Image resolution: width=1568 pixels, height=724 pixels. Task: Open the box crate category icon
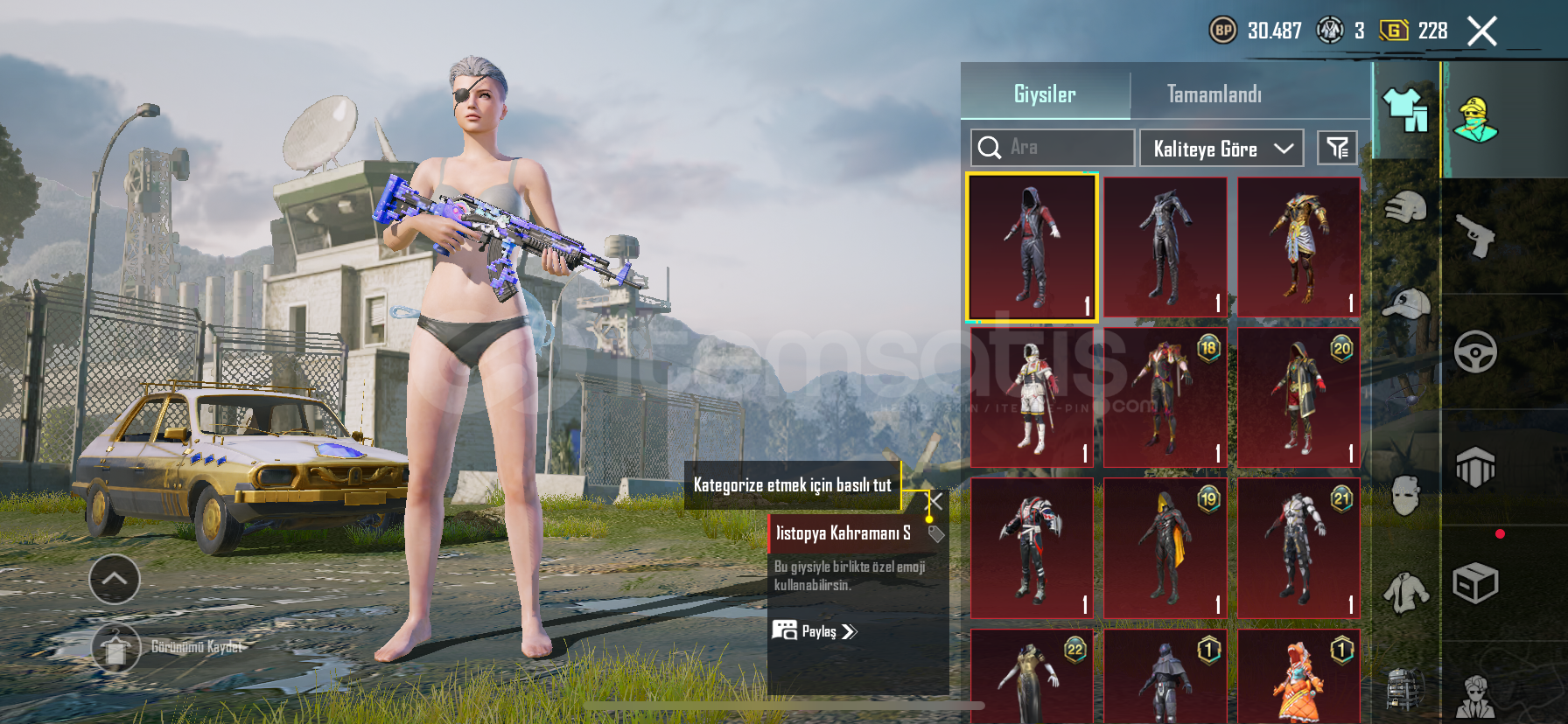[1475, 583]
